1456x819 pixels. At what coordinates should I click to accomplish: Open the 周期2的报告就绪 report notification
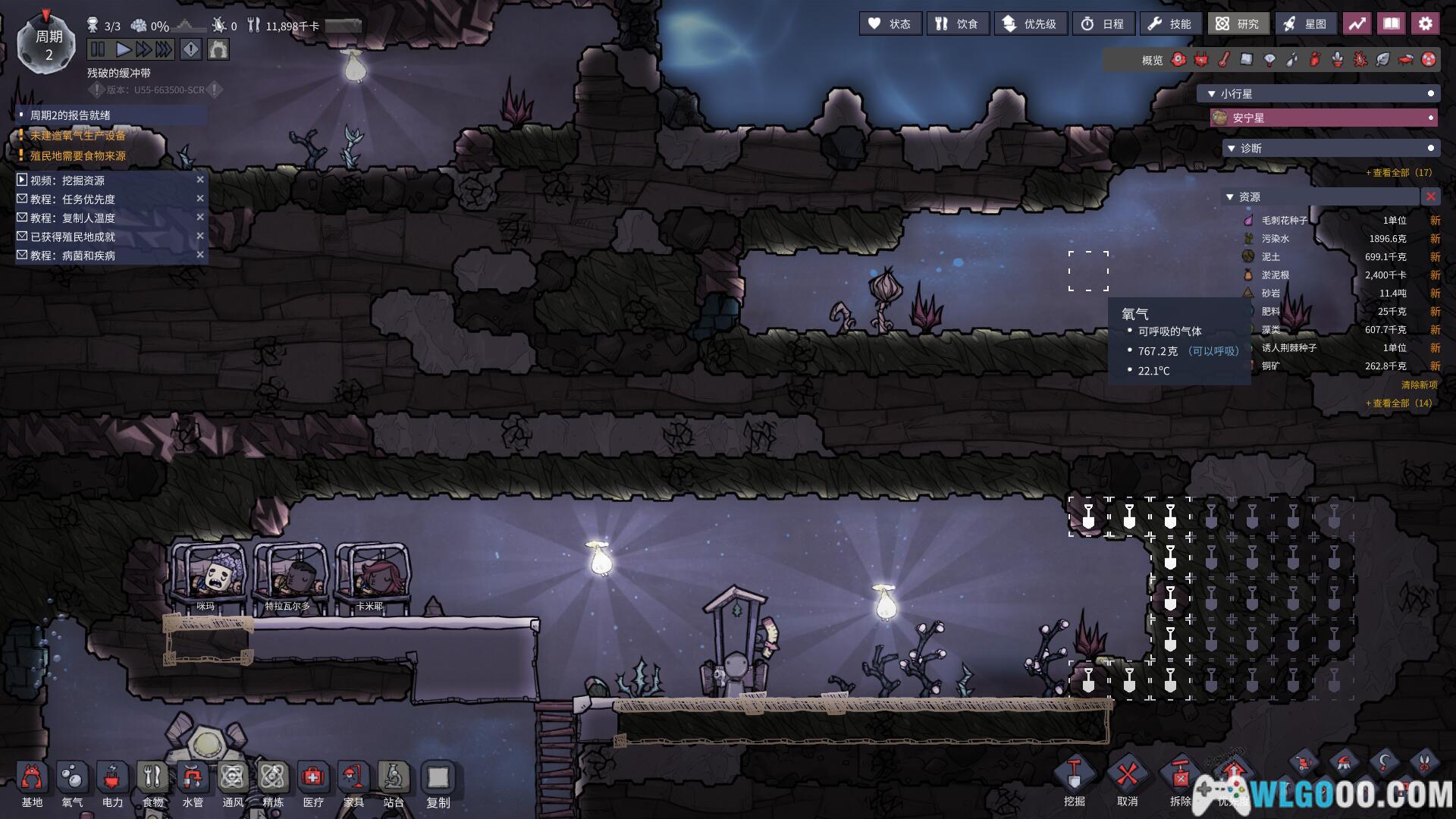pos(71,115)
